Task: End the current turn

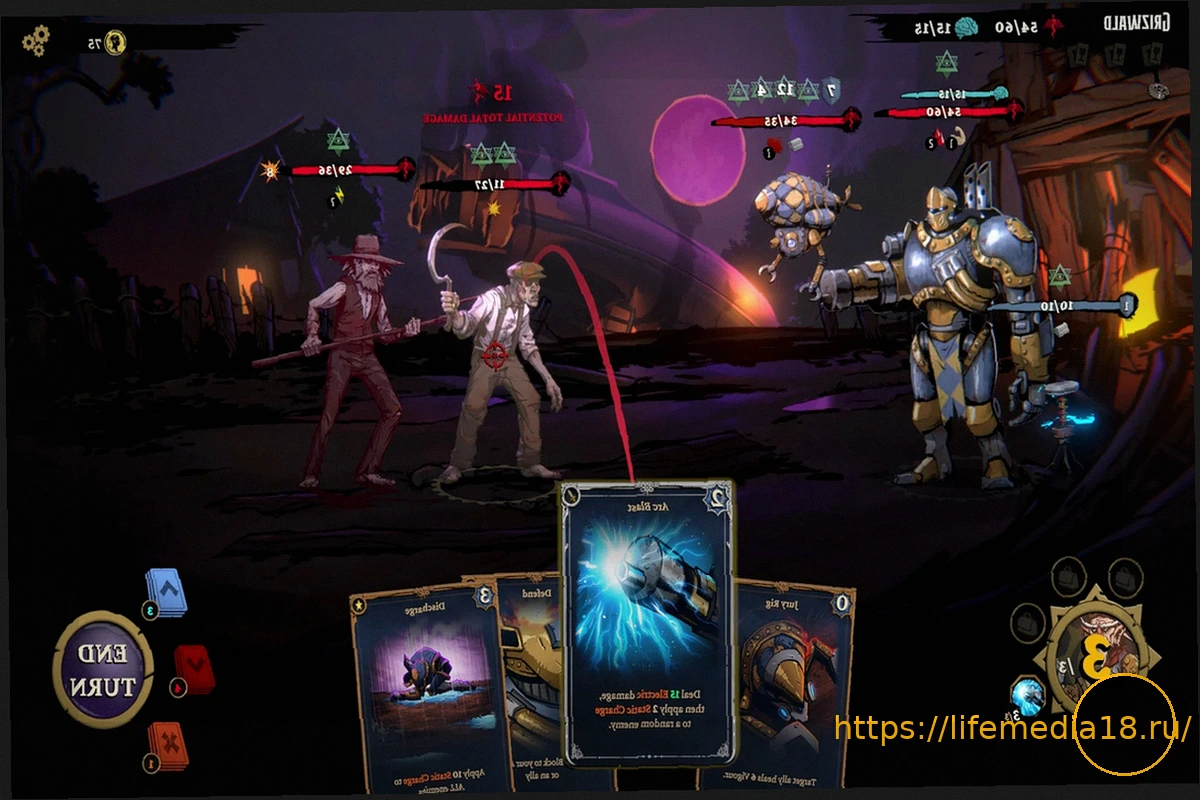Action: (x=102, y=670)
